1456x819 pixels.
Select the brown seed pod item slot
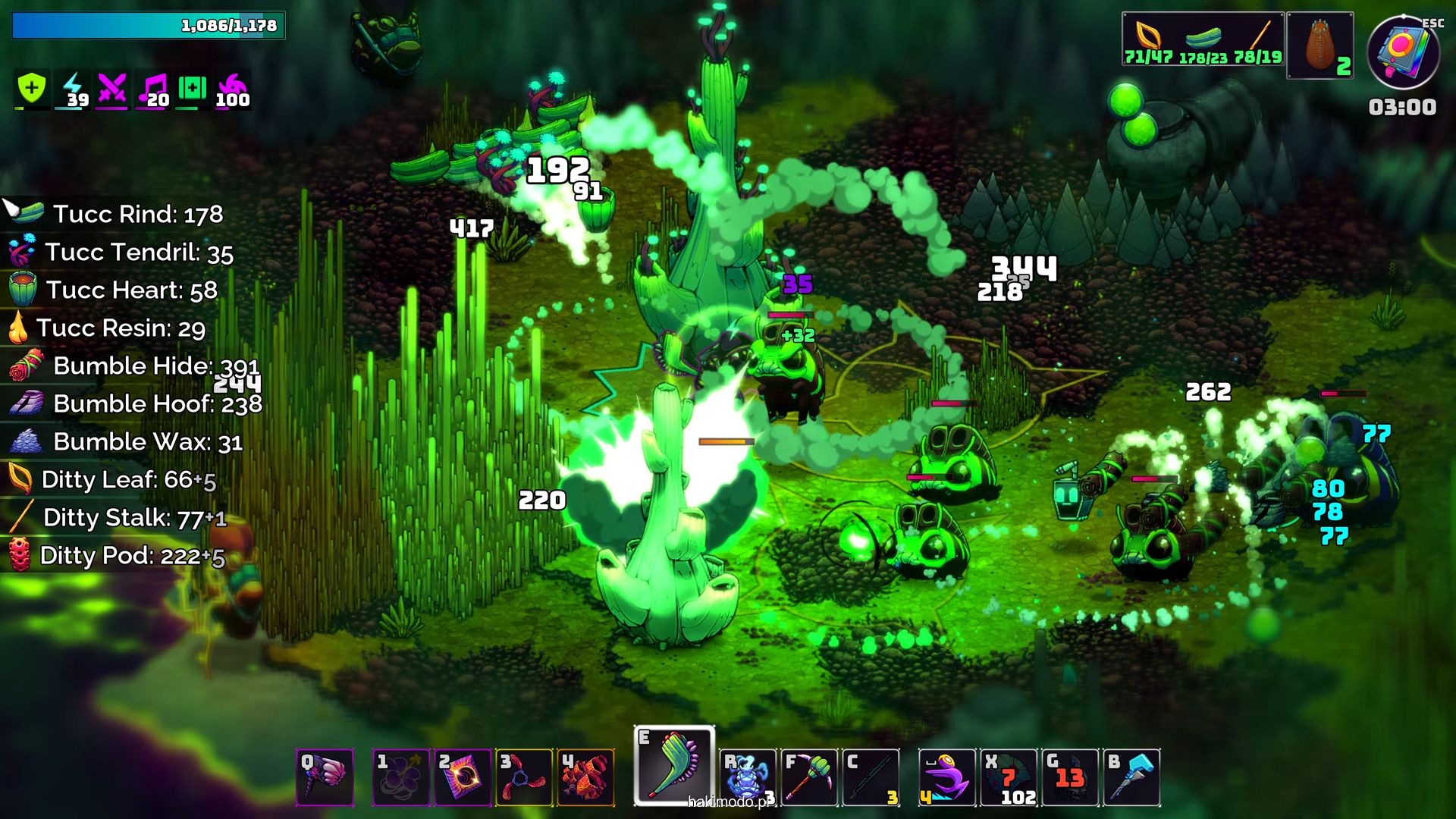[1320, 45]
